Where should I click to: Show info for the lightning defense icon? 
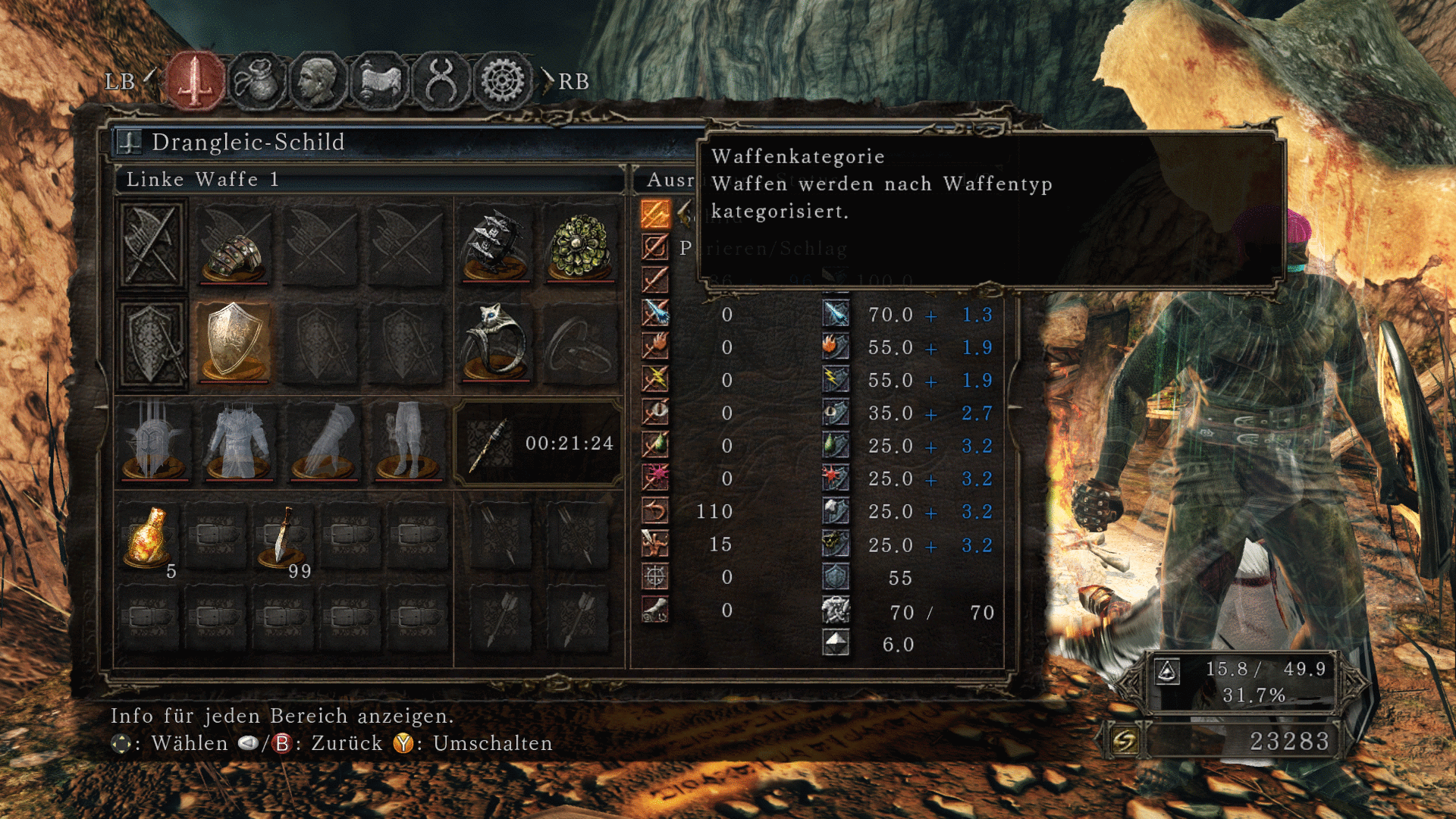coord(835,379)
